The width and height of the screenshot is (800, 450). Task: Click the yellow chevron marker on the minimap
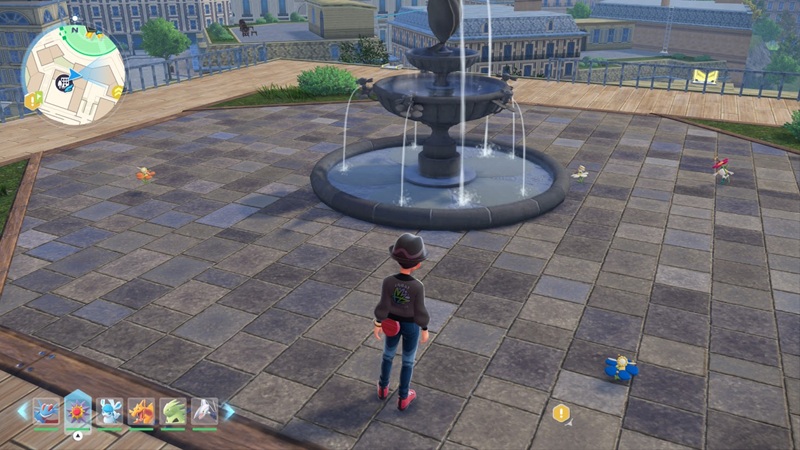[117, 92]
